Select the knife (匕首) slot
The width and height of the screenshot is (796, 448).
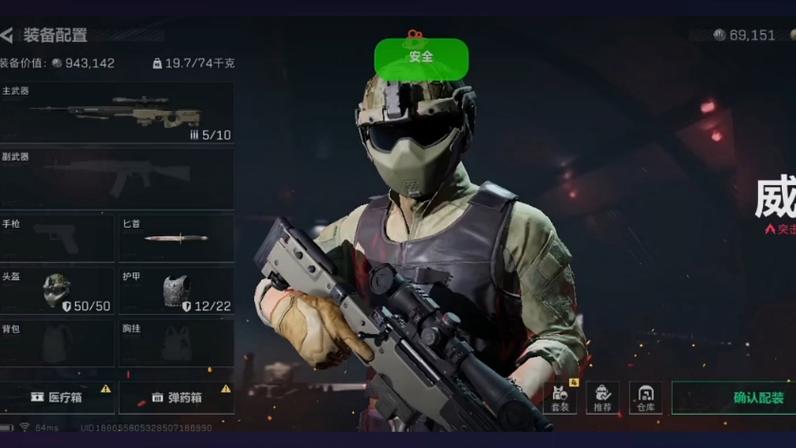(x=176, y=238)
